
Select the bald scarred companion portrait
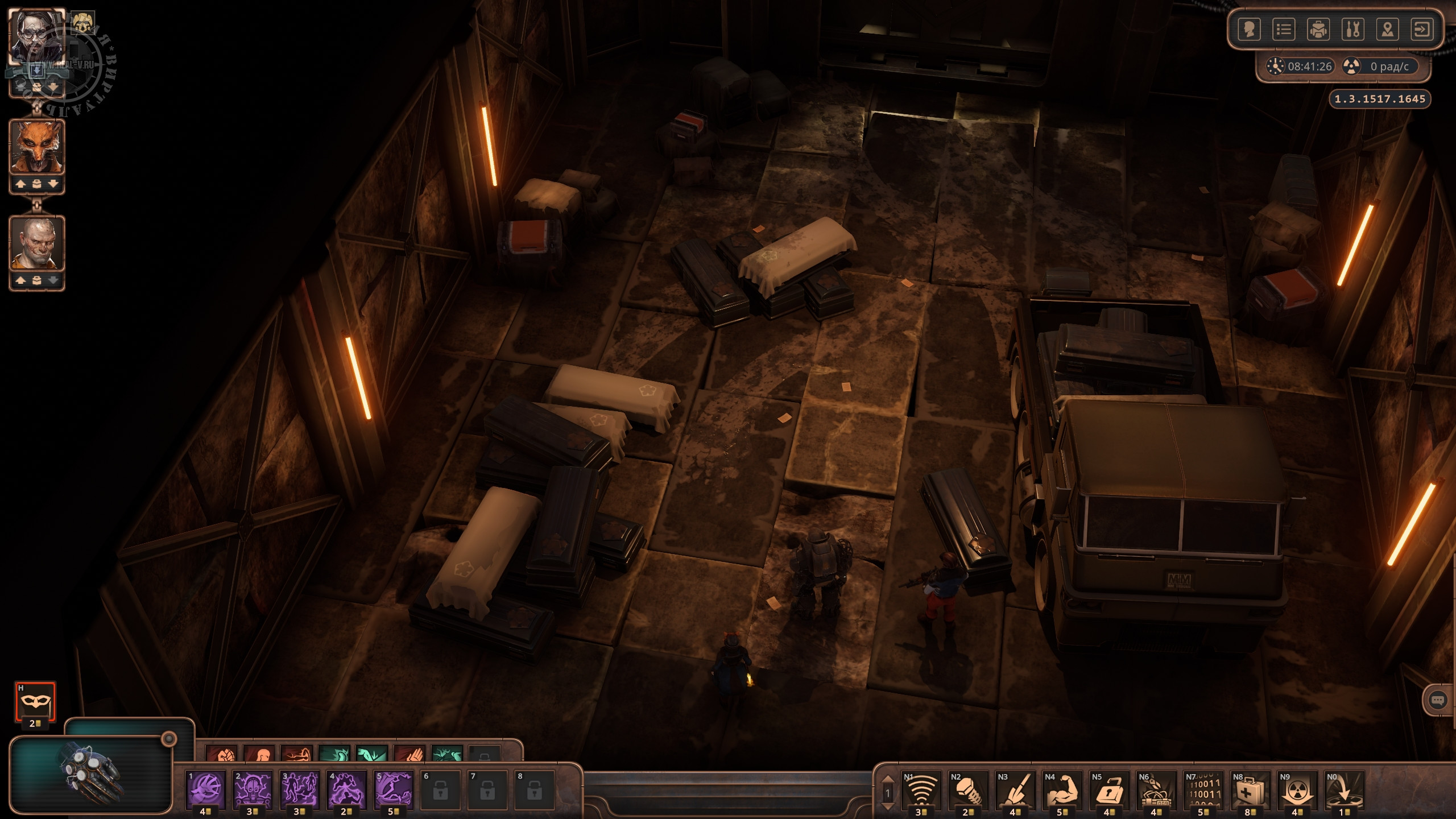[x=37, y=243]
